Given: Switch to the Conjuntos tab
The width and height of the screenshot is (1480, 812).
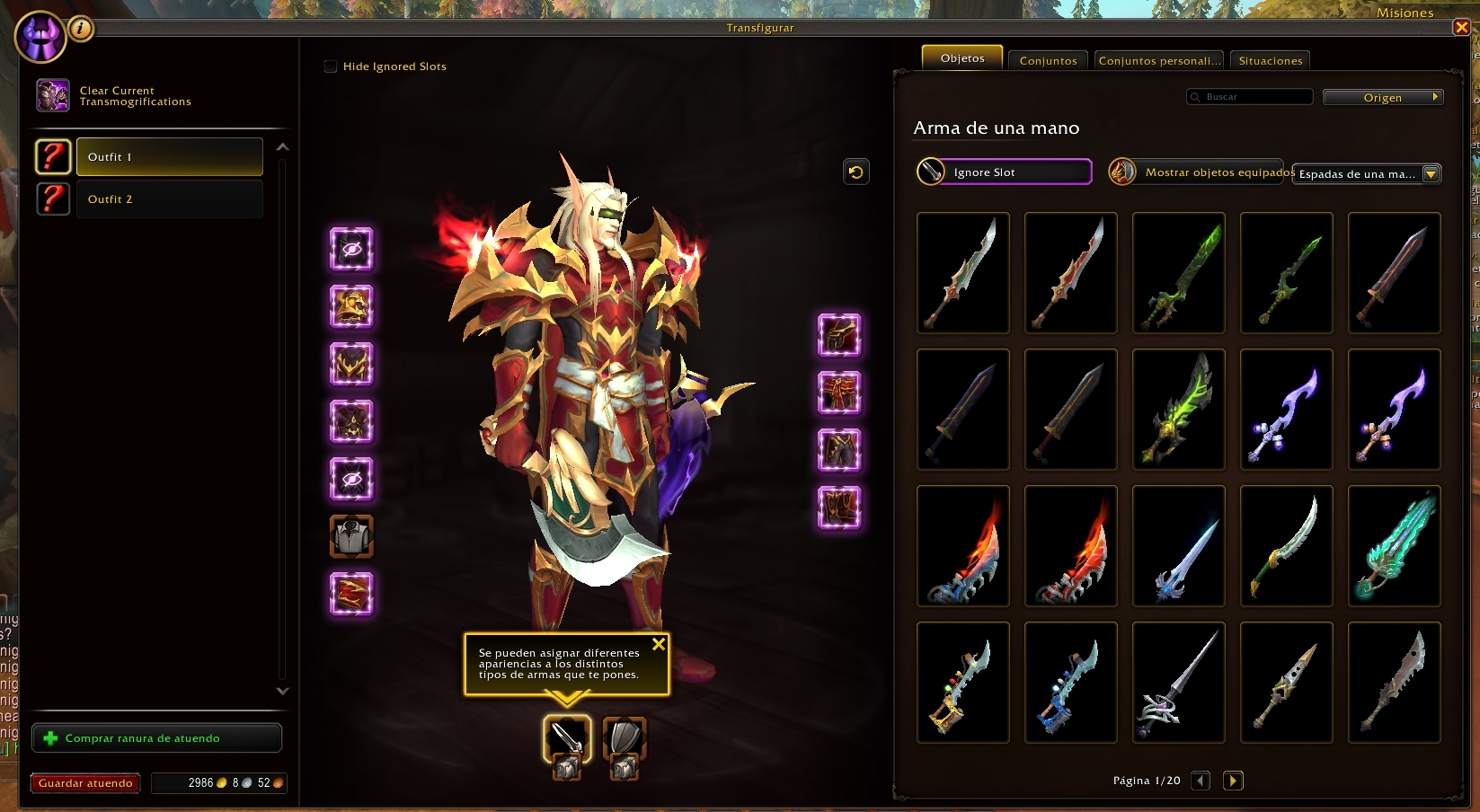Looking at the screenshot, I should pyautogui.click(x=1048, y=60).
